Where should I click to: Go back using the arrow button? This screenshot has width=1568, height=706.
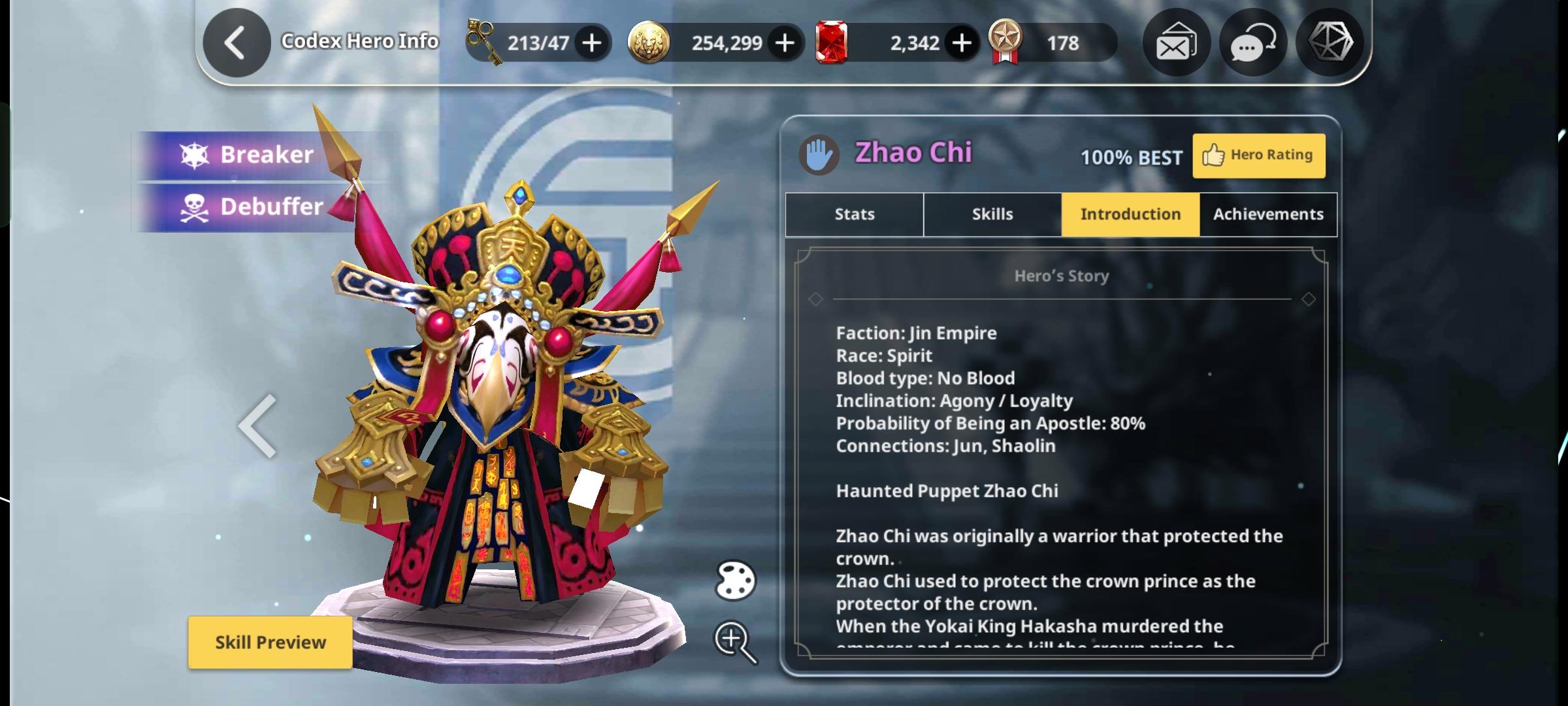pos(236,43)
